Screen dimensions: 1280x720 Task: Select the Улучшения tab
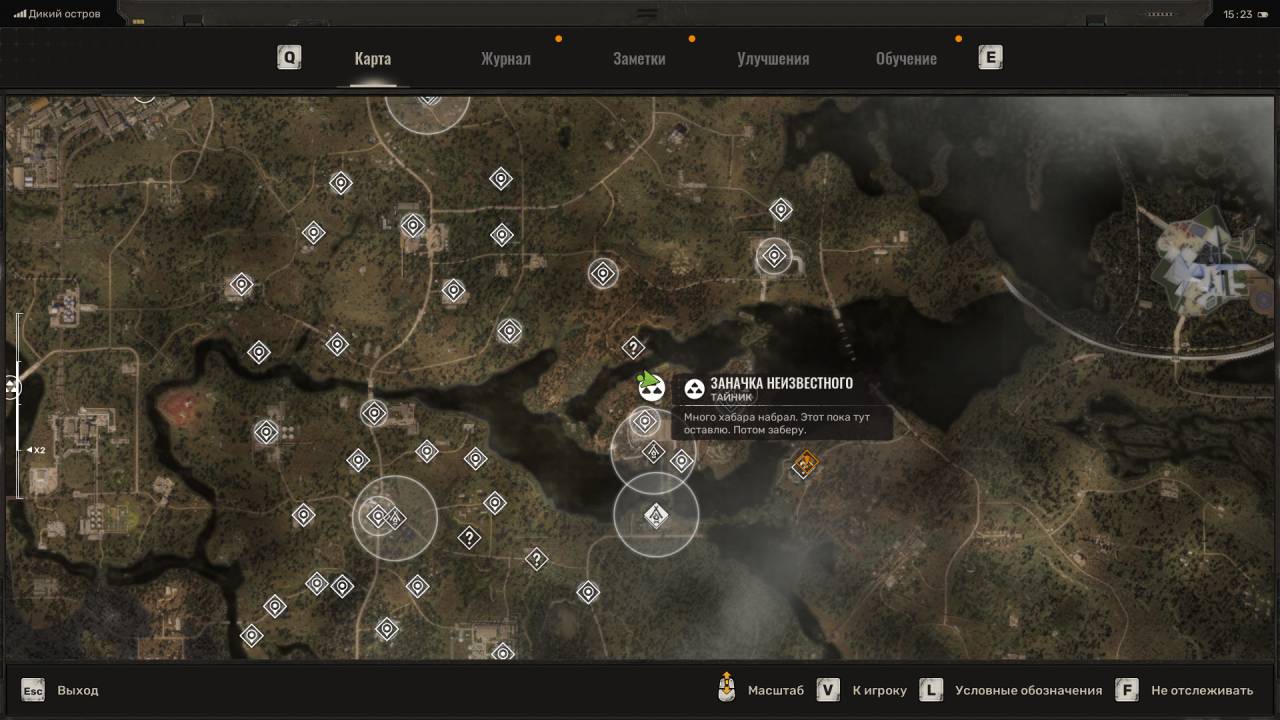(x=773, y=58)
